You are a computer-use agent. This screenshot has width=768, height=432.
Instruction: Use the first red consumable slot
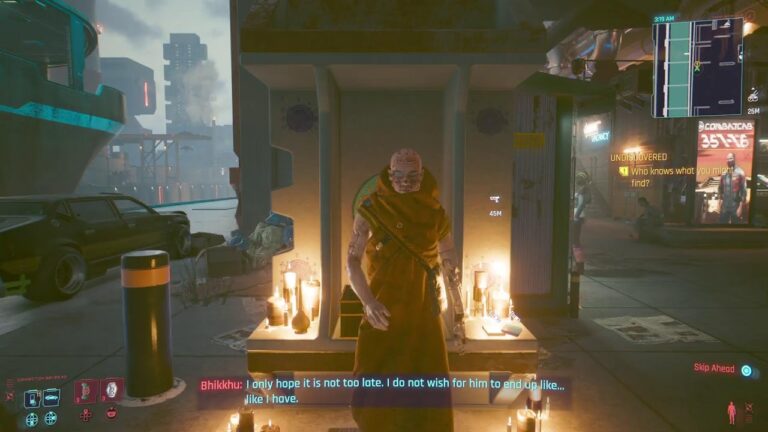85,390
